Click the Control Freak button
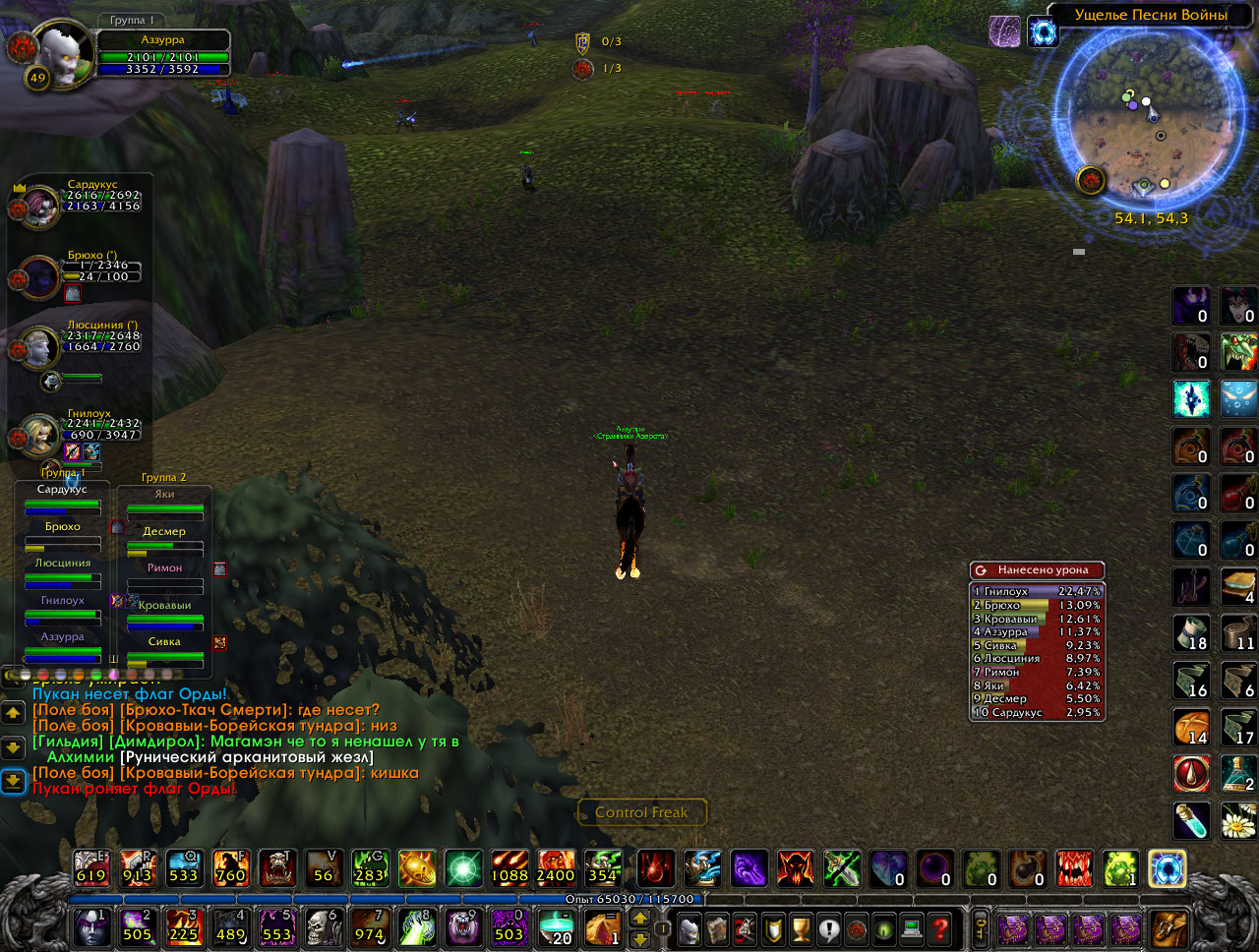 (641, 812)
